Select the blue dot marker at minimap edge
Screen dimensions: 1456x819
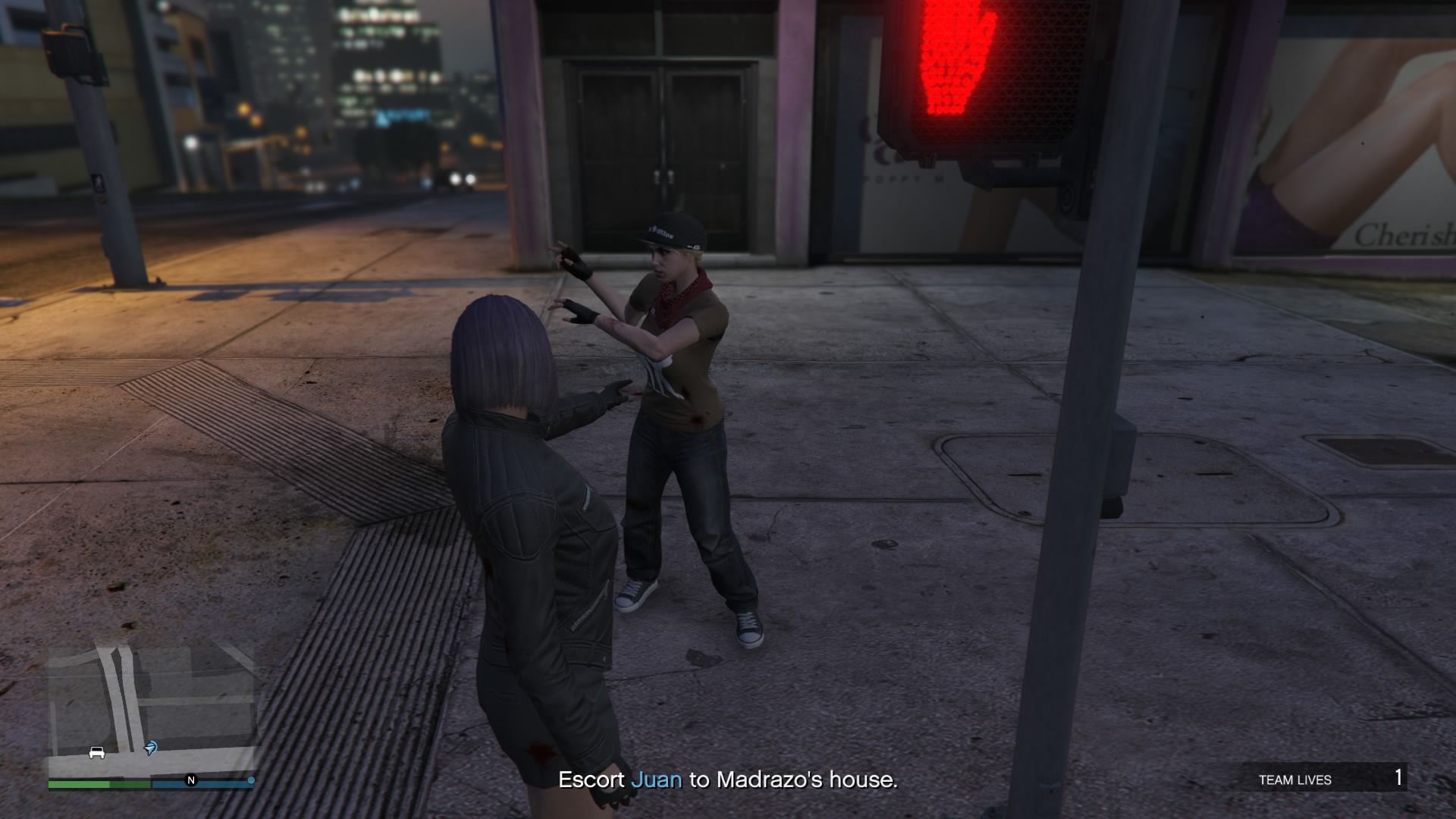pos(251,780)
